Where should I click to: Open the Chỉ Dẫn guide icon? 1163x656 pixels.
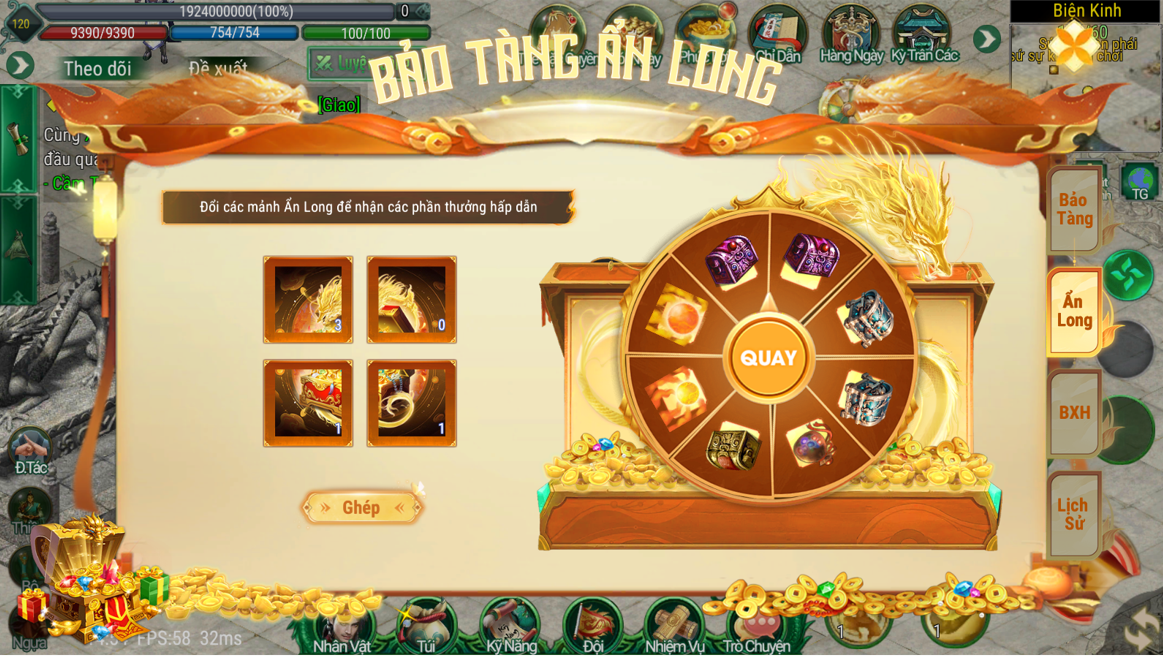(778, 35)
